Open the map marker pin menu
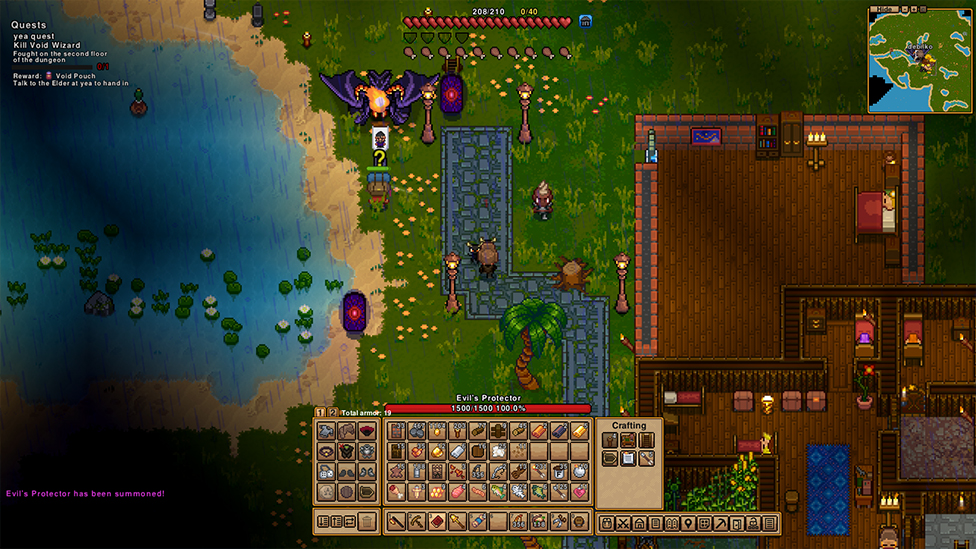Image resolution: width=976 pixels, height=549 pixels. click(688, 523)
